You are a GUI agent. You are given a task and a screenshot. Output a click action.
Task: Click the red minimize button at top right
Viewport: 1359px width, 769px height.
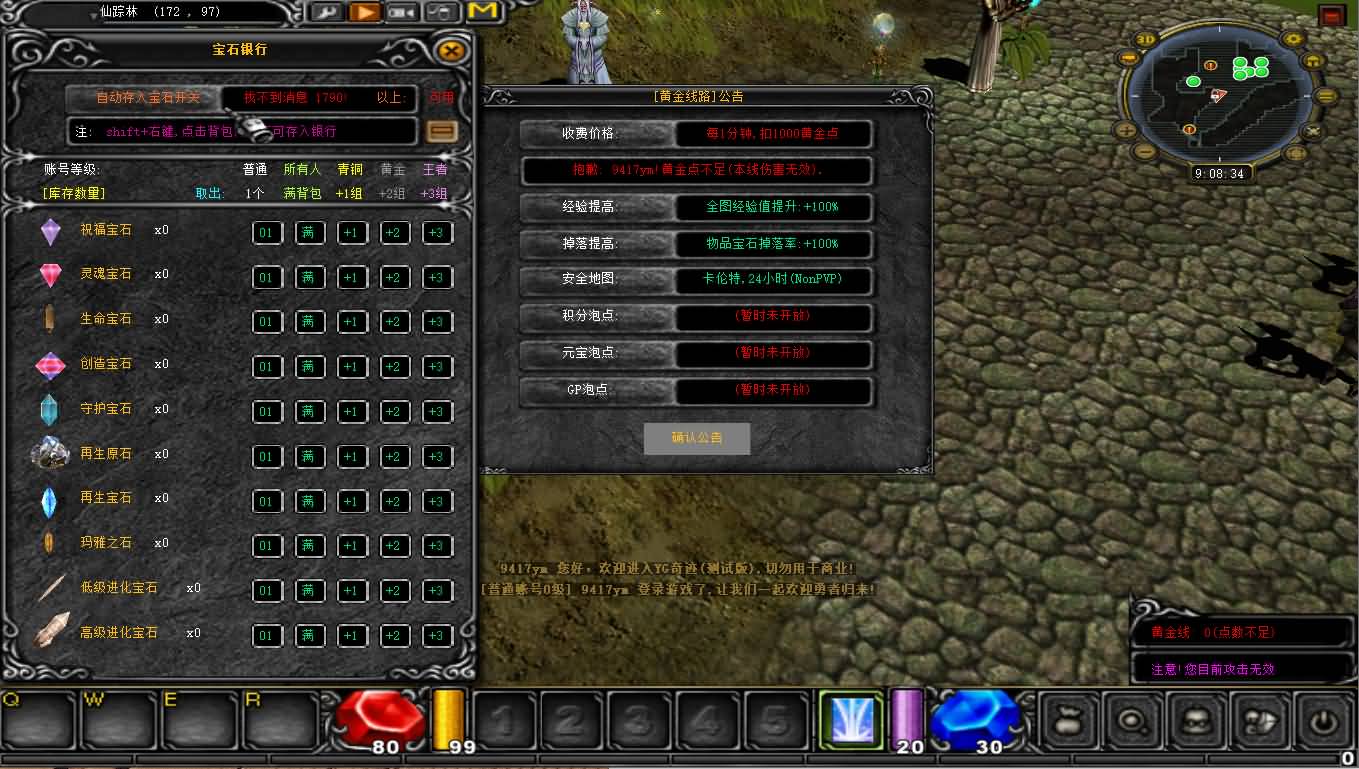(1331, 15)
